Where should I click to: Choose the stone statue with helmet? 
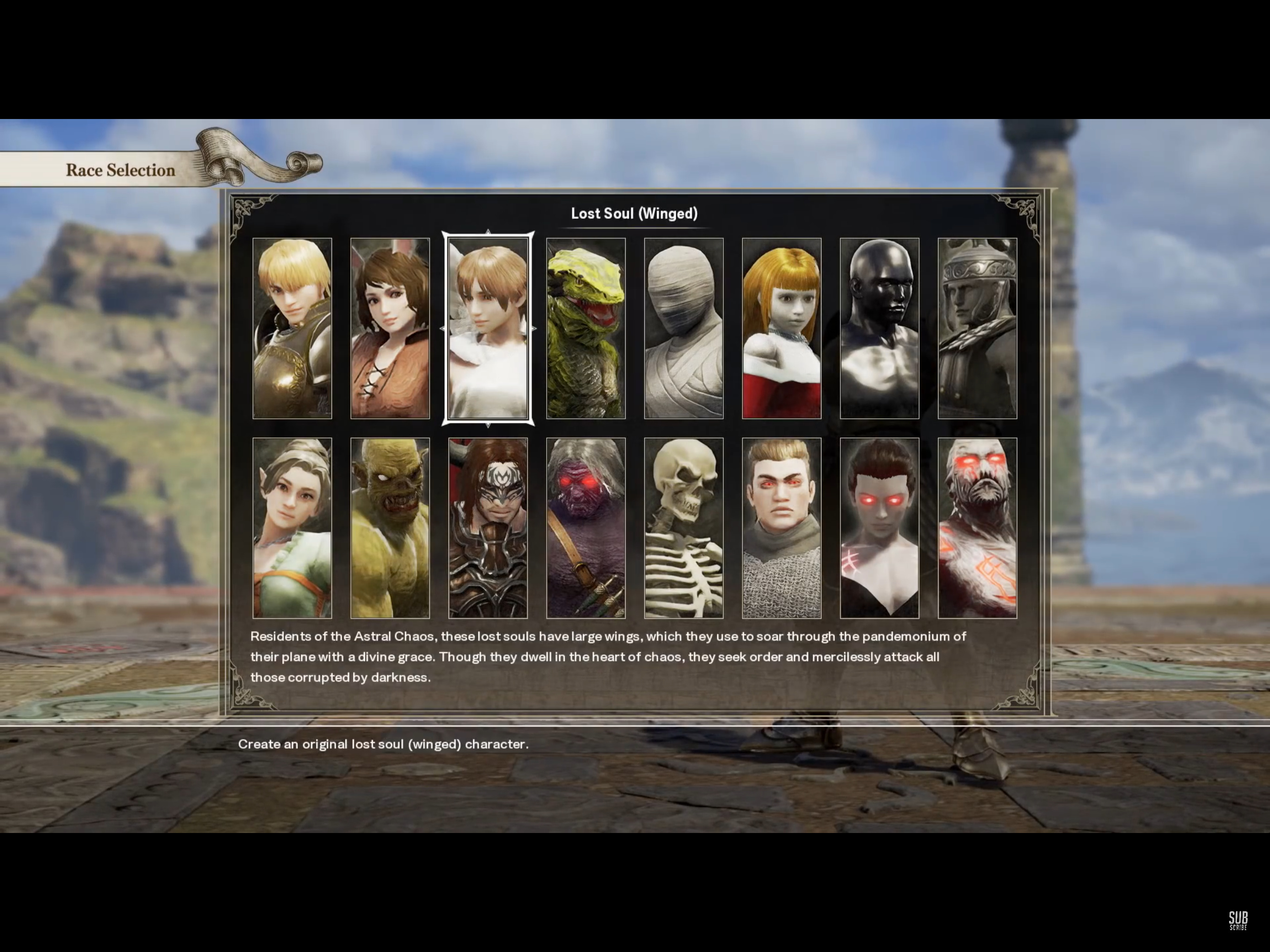(977, 328)
